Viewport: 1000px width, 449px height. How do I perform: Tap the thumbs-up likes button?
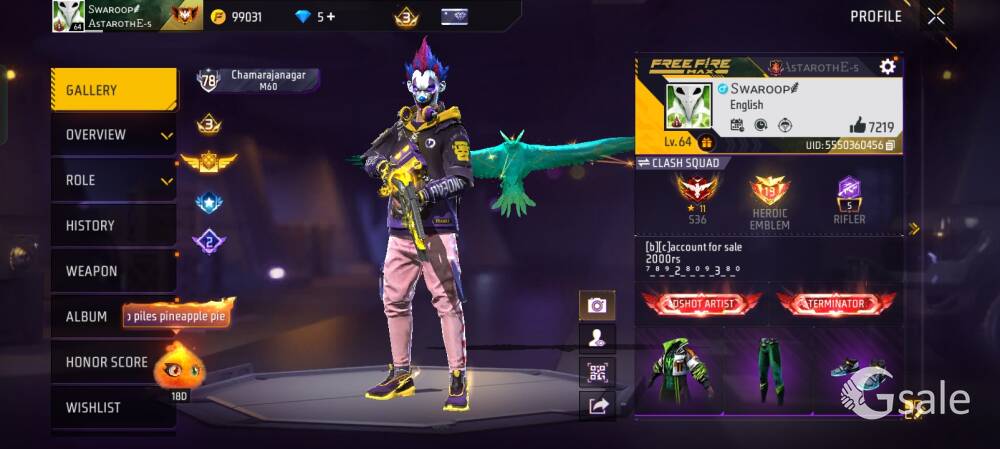click(858, 126)
